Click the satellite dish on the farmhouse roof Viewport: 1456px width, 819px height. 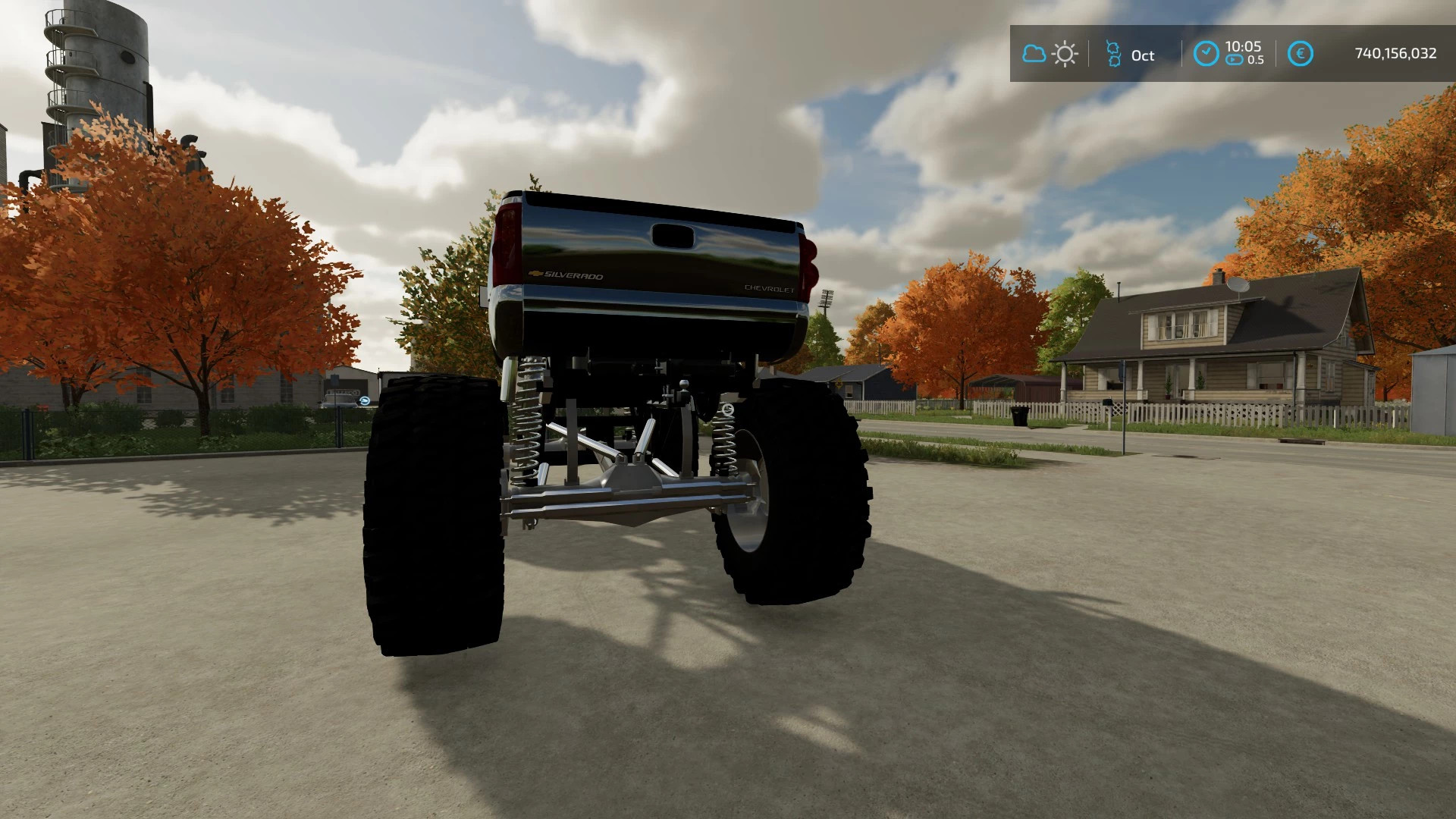[x=1238, y=287]
